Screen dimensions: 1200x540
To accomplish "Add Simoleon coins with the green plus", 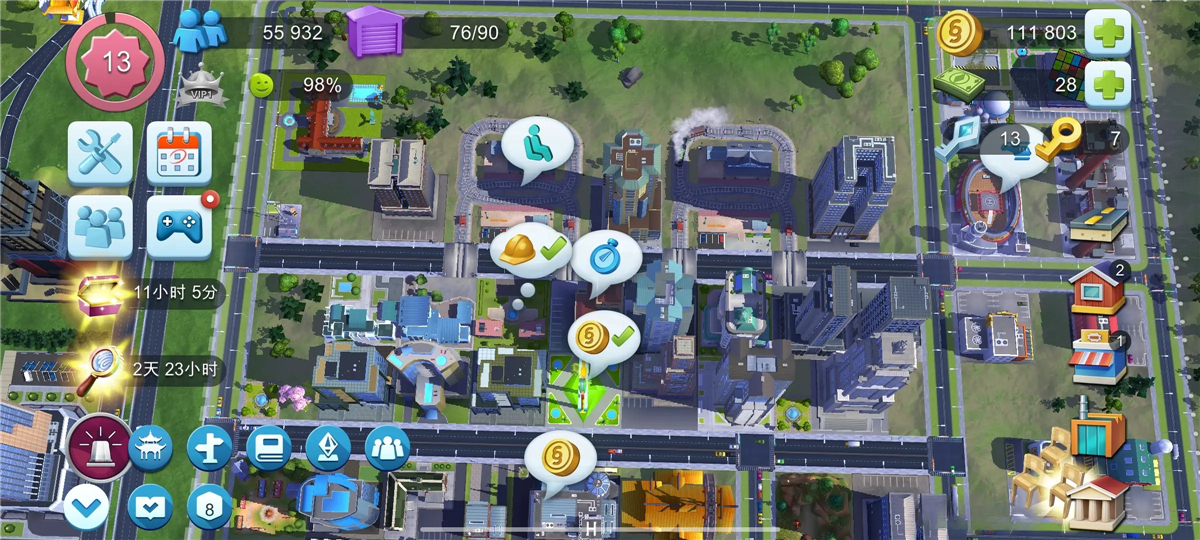I will [1106, 33].
